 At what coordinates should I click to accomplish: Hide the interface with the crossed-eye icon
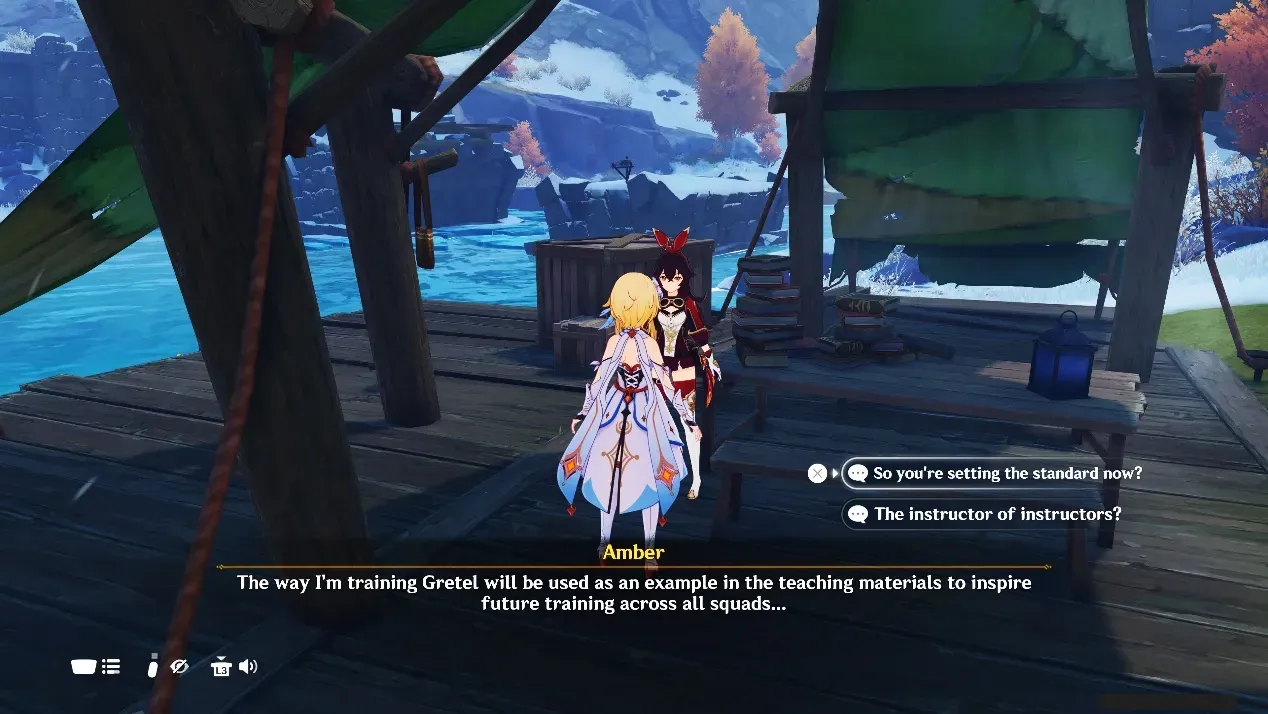coord(180,666)
